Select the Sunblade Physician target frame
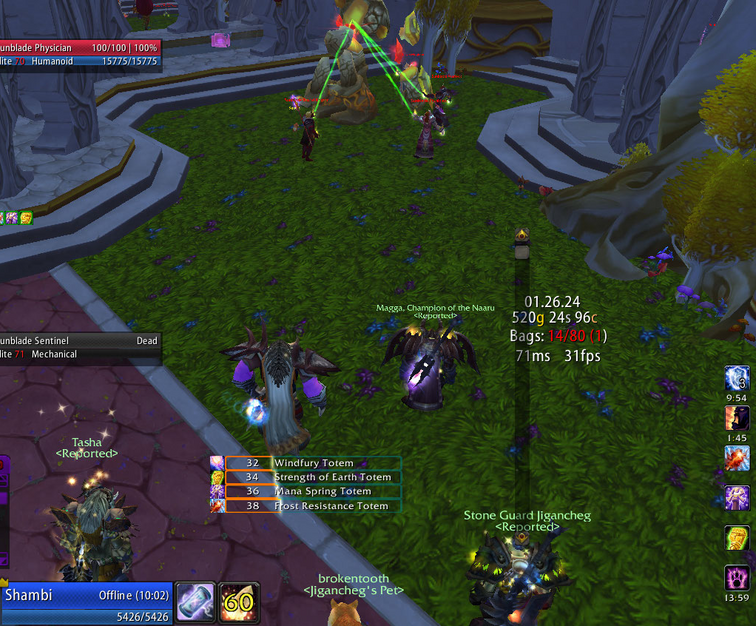The height and width of the screenshot is (626, 756). (x=80, y=54)
